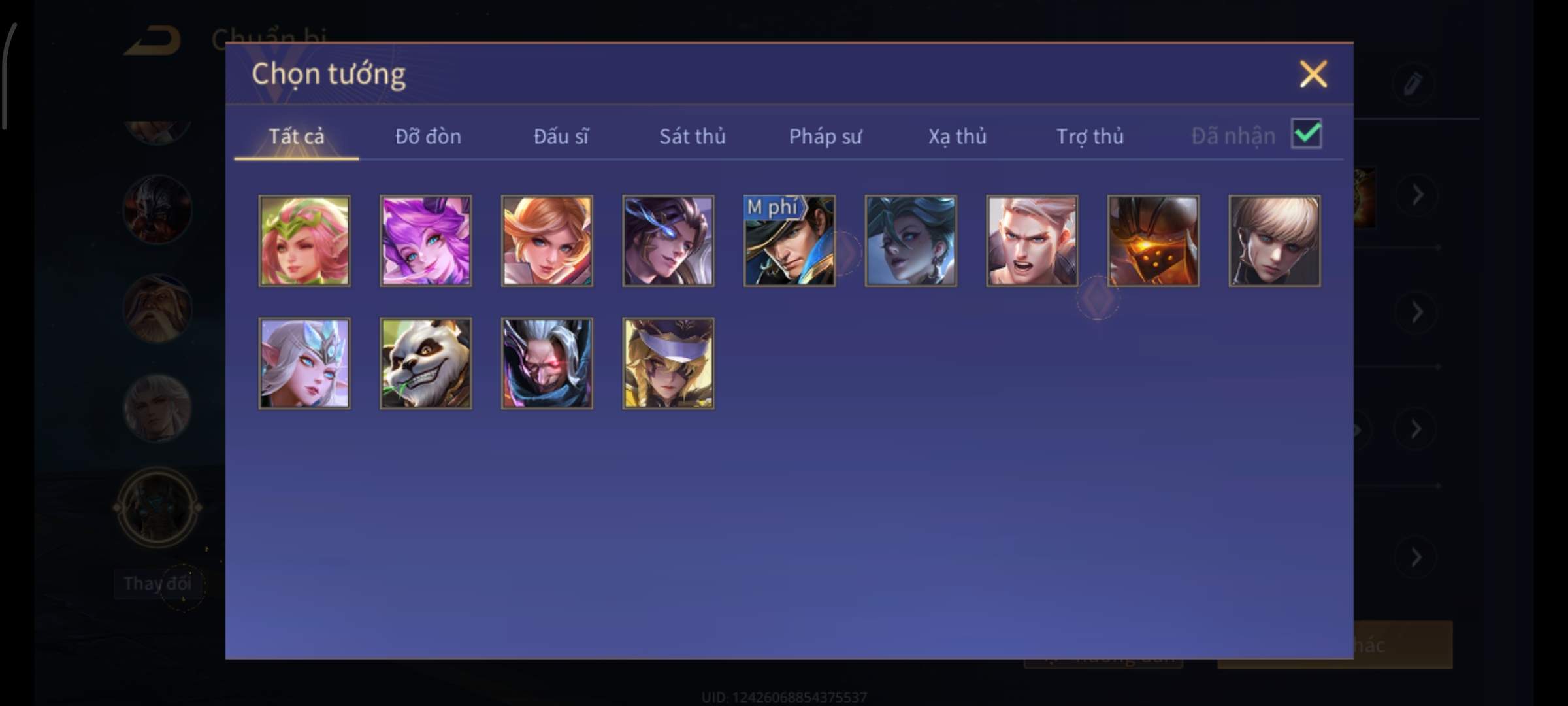Viewport: 1568px width, 706px height.
Task: Pick the silver-haired elf with crystal tiara
Action: [x=304, y=363]
